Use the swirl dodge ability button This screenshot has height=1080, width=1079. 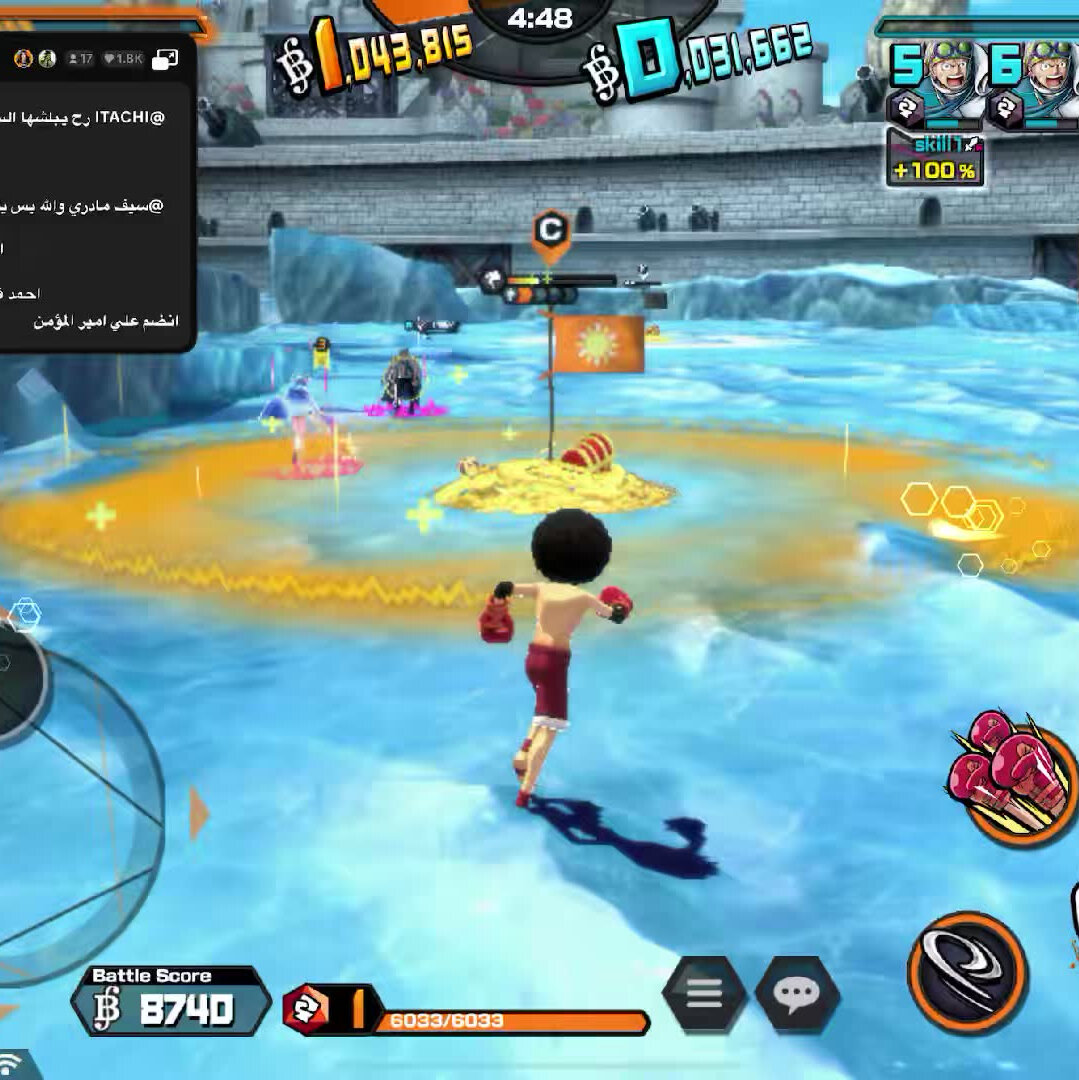(967, 972)
